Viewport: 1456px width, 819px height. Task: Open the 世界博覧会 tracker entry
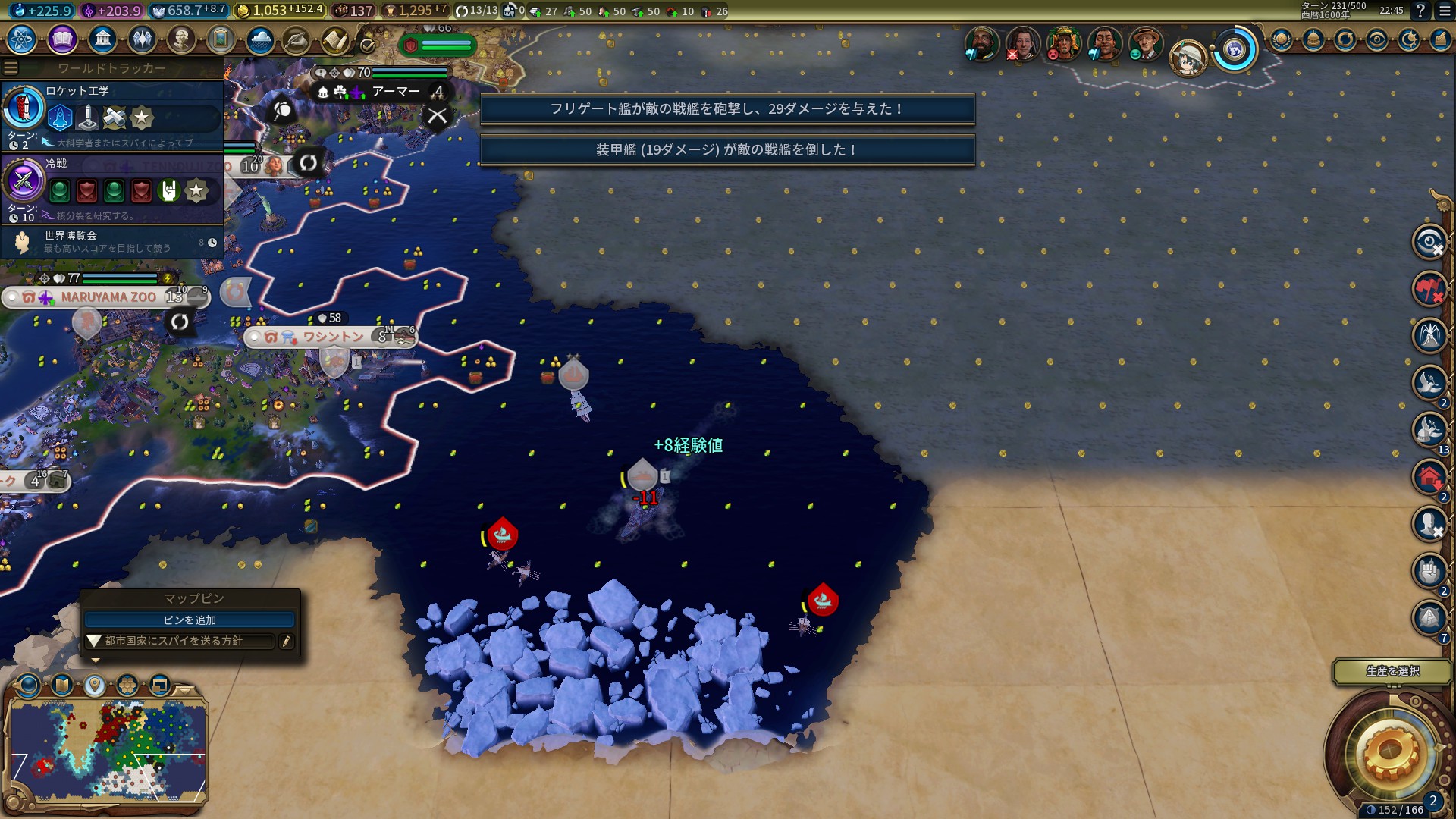[114, 242]
